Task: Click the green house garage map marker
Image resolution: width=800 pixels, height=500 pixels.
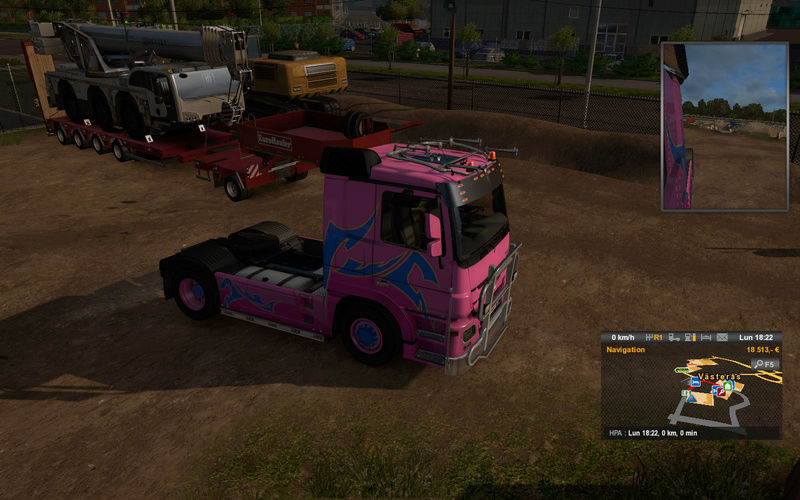Action: (x=728, y=386)
